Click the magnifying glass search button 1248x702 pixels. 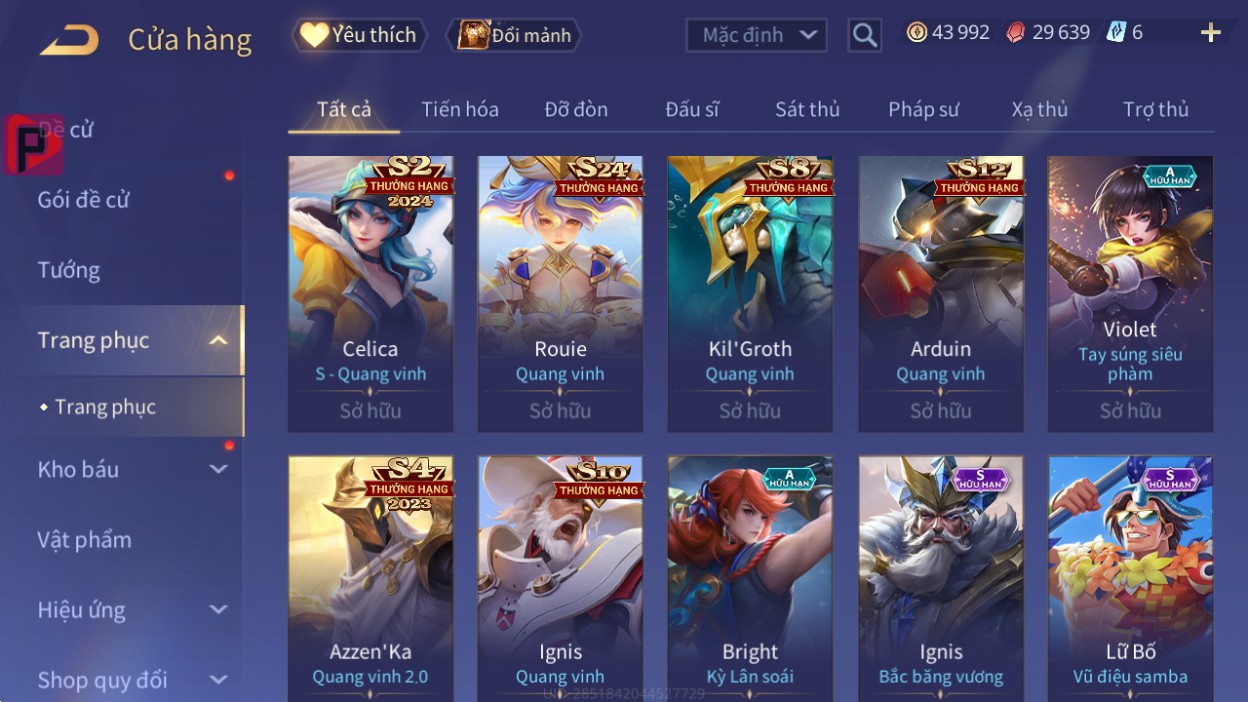coord(864,36)
